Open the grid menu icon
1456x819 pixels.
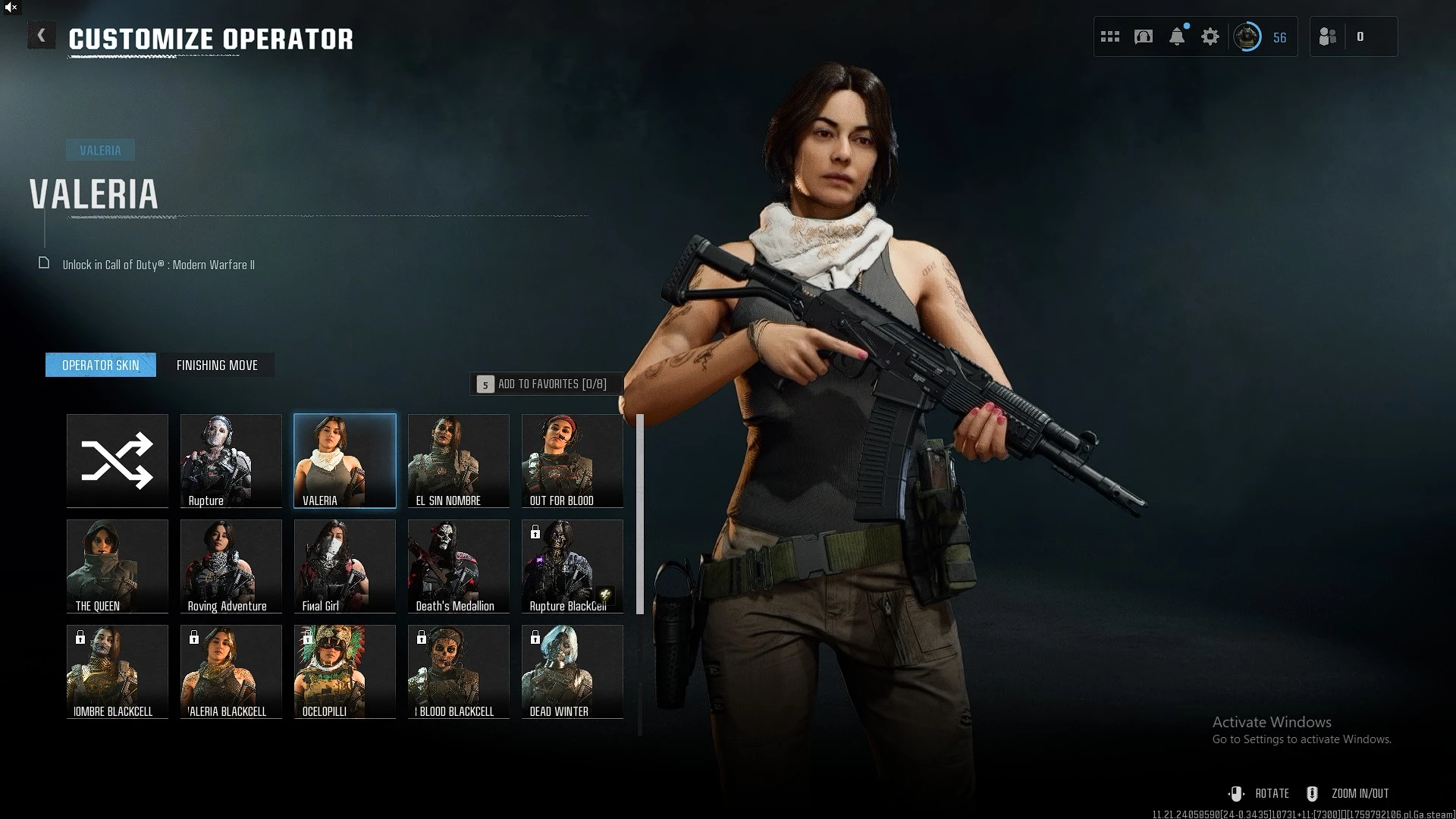point(1110,36)
